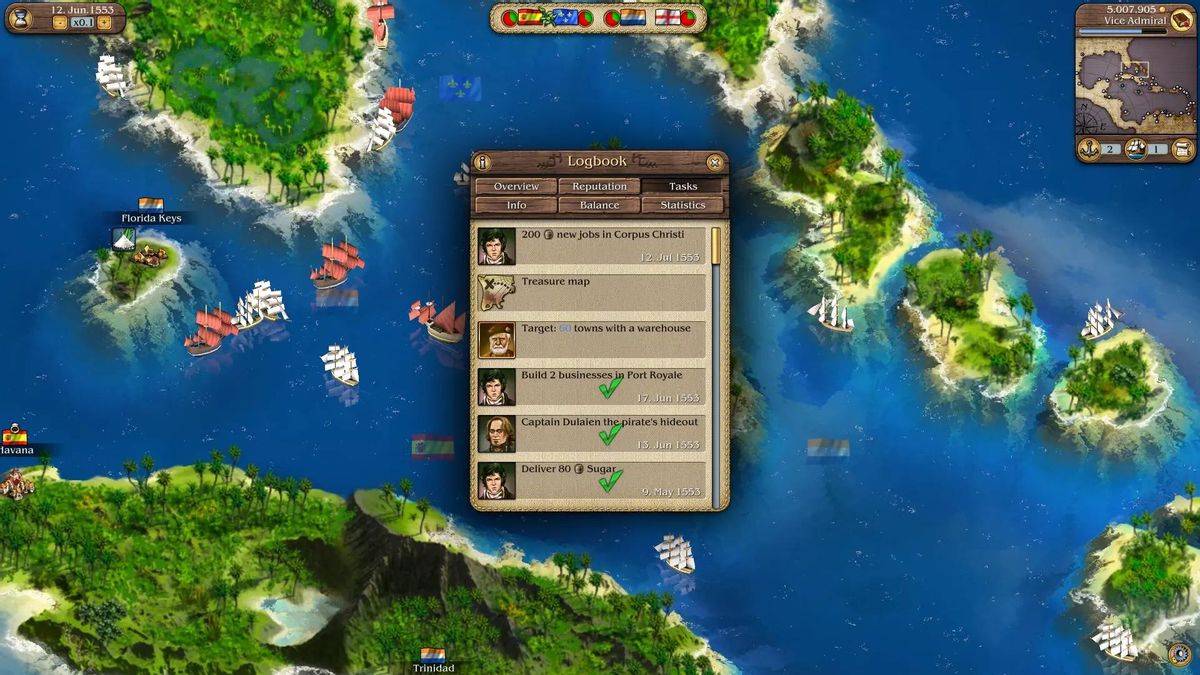Click the Logbook info icon
The height and width of the screenshot is (675, 1200).
(483, 162)
